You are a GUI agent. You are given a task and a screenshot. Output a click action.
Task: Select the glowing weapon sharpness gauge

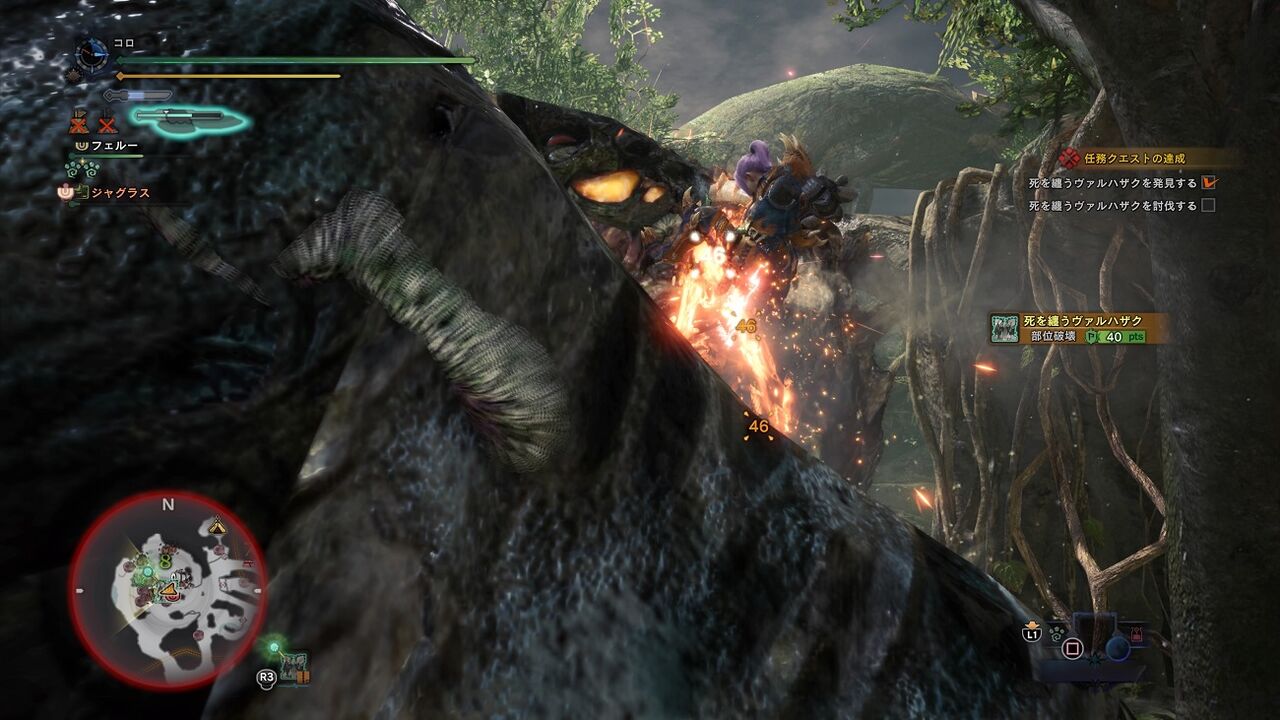click(189, 120)
